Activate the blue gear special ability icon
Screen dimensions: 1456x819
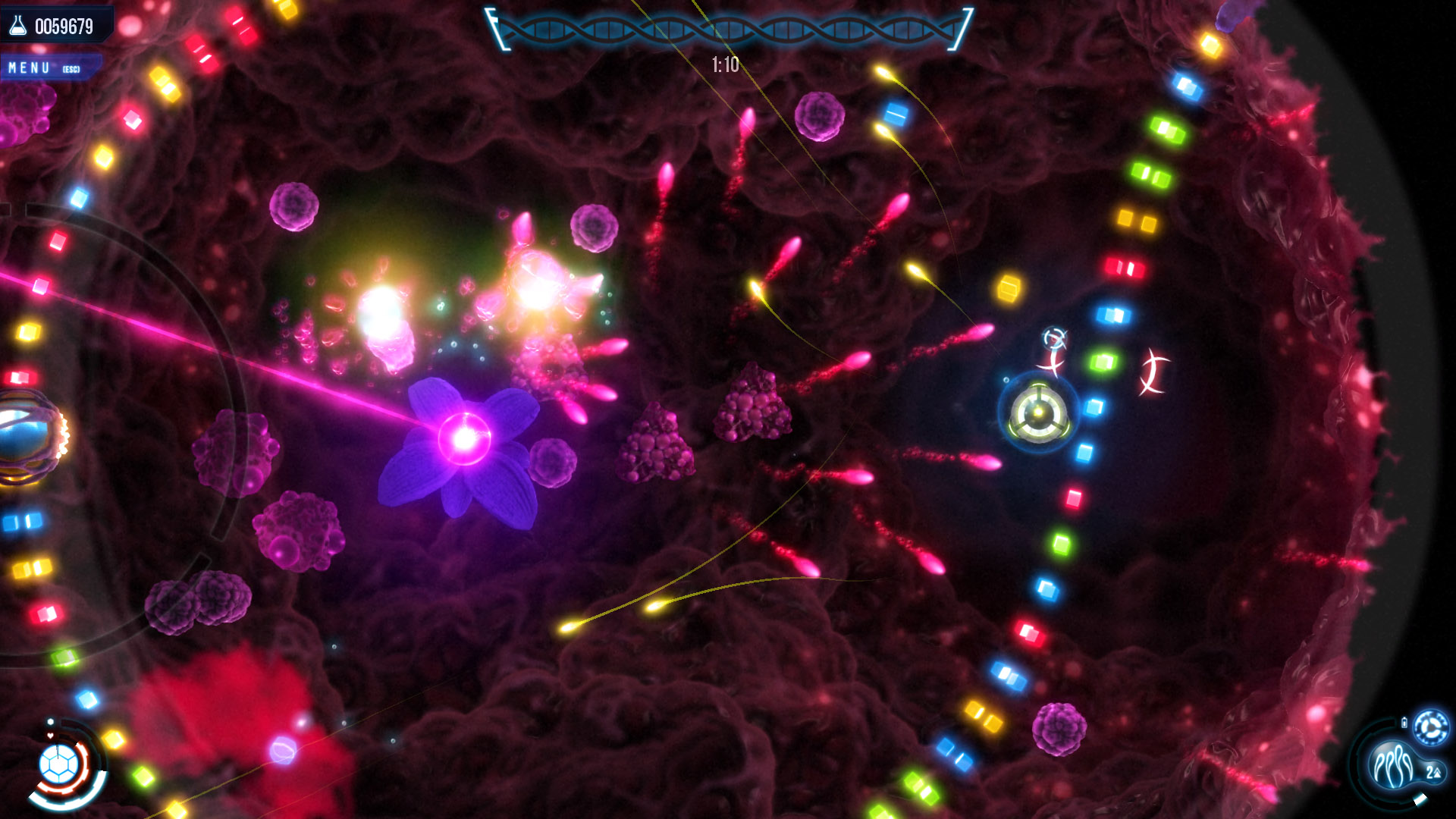click(1432, 728)
